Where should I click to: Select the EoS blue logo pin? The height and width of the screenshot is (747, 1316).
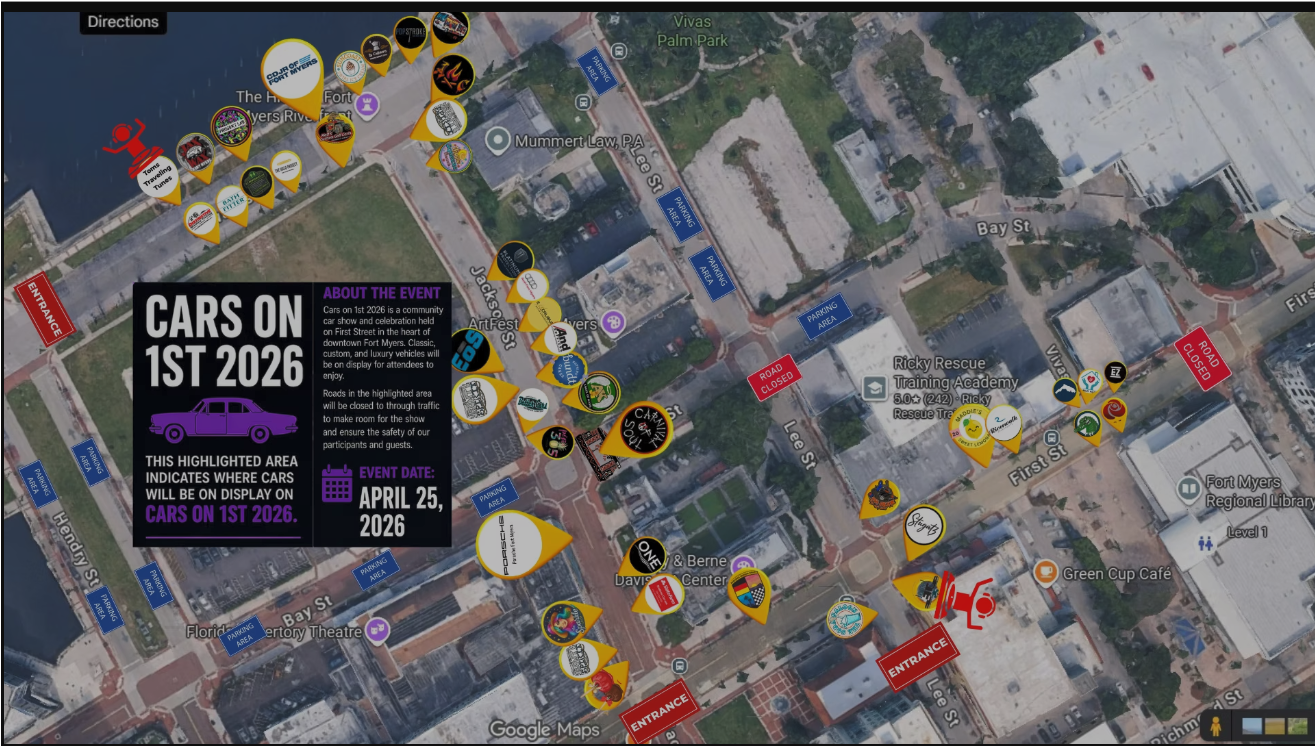point(466,352)
